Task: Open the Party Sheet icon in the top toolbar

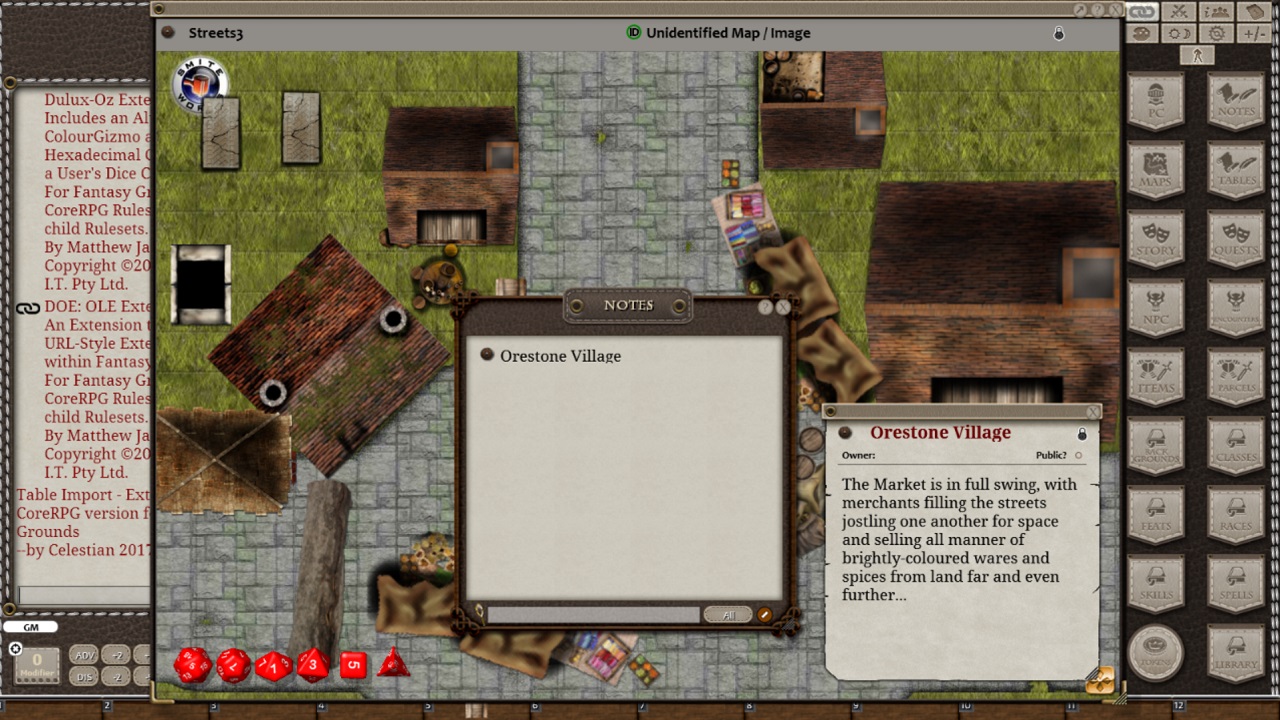Action: coord(1216,11)
